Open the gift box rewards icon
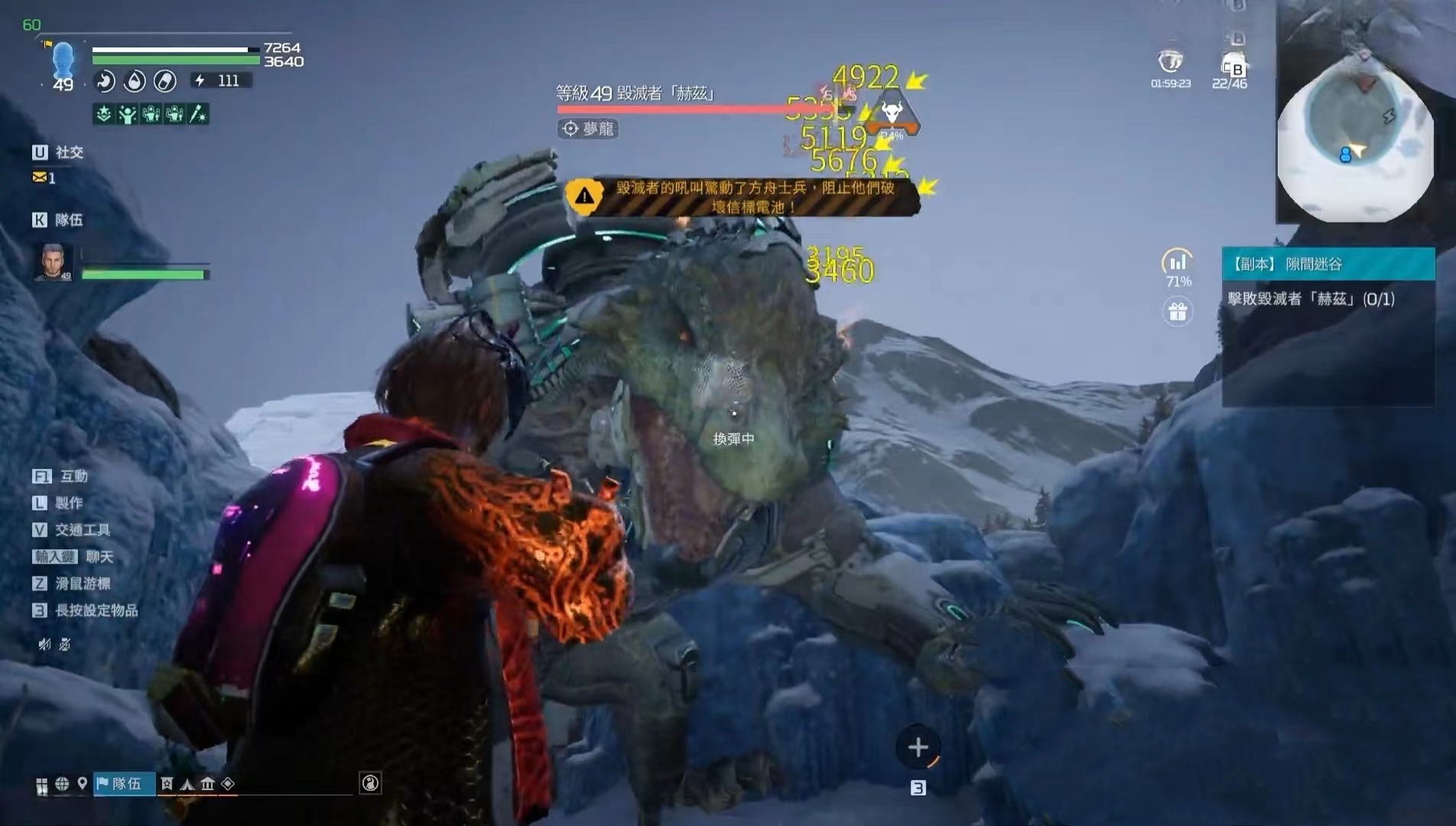 [x=1178, y=311]
